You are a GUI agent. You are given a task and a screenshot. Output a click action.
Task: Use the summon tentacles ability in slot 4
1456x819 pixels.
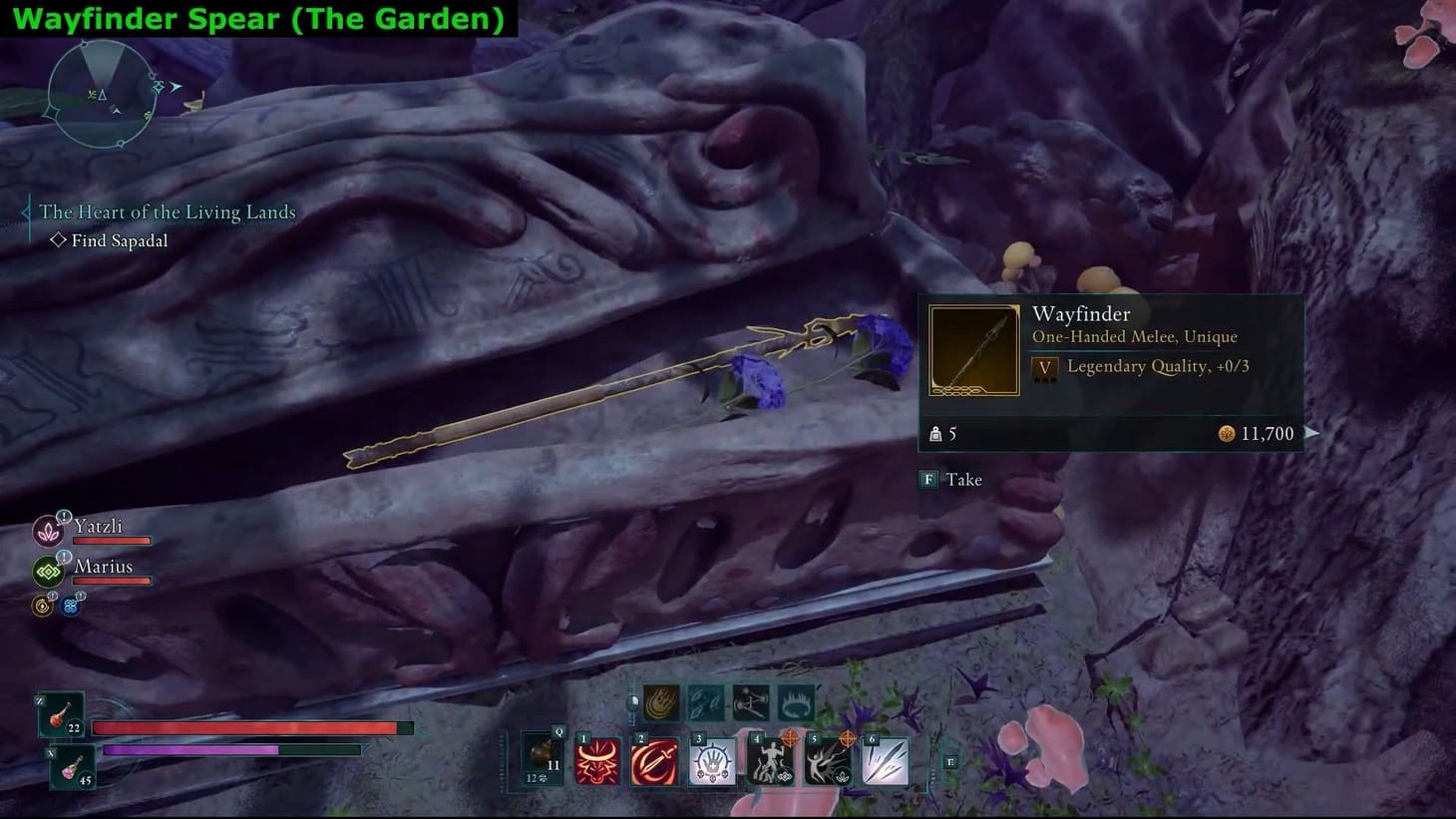pos(772,761)
